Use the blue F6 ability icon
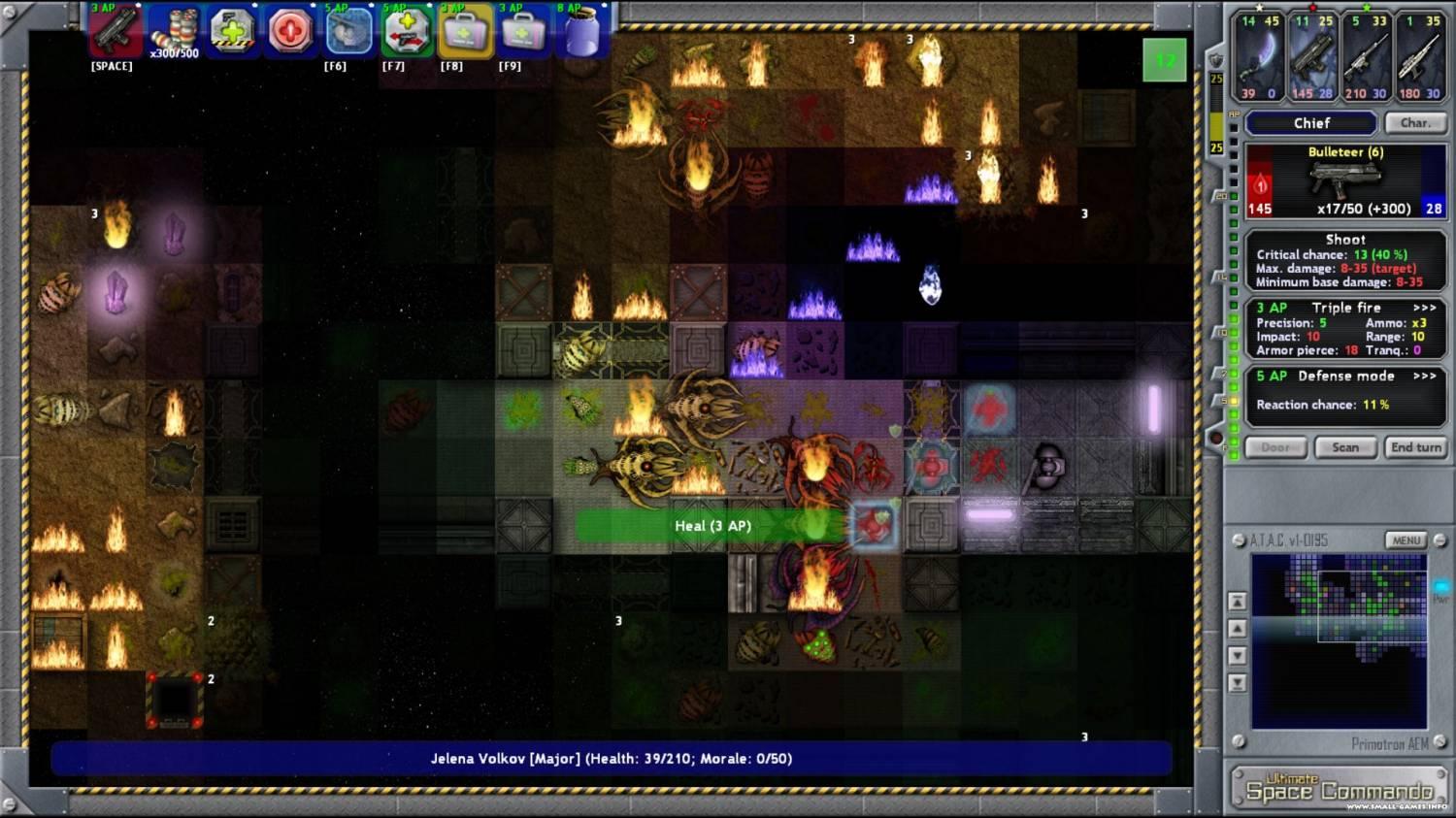Screen dimensions: 1456x818 pos(348,32)
